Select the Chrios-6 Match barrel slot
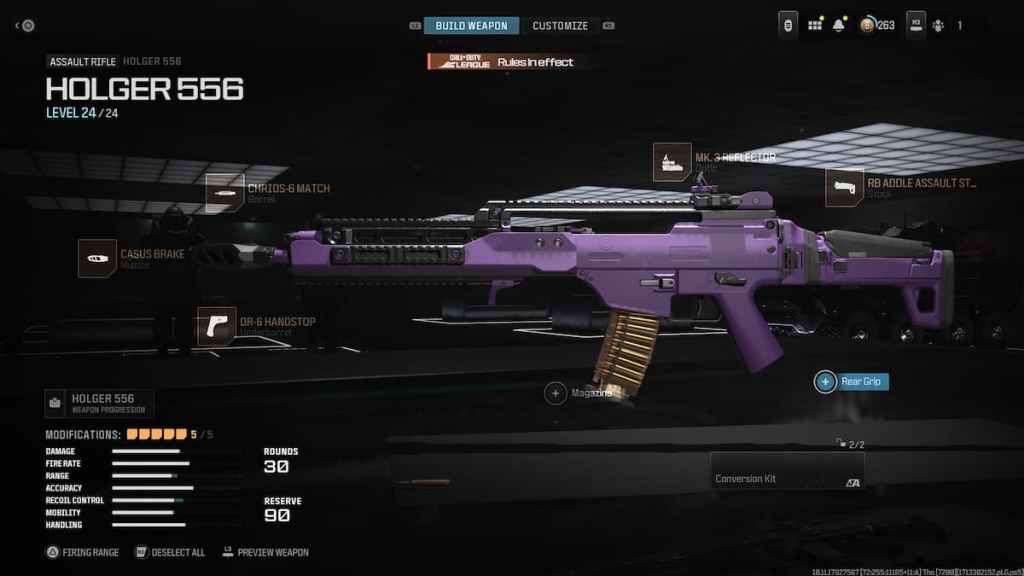Image resolution: width=1024 pixels, height=576 pixels. [x=223, y=192]
